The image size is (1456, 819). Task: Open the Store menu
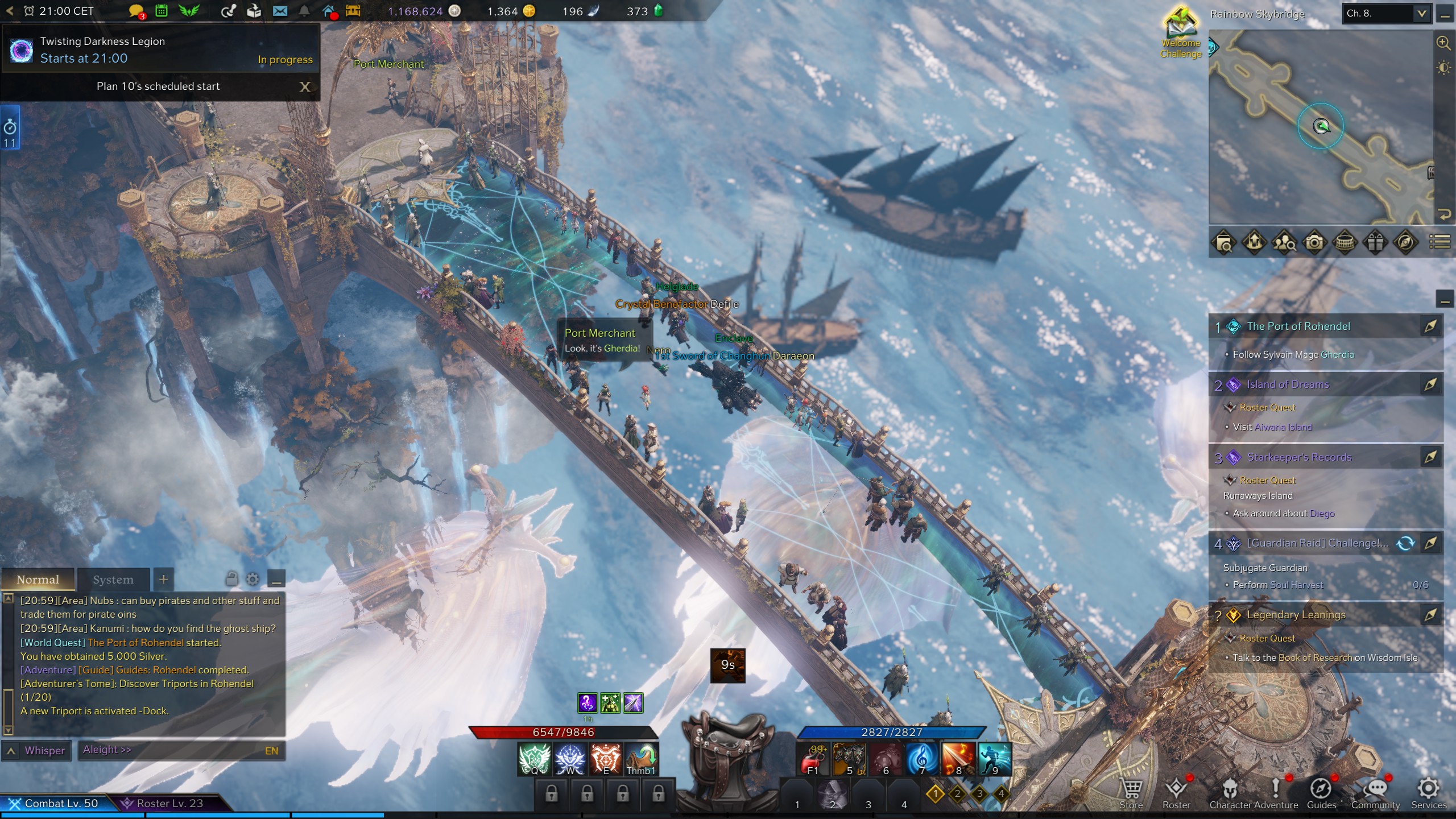coord(1131,793)
